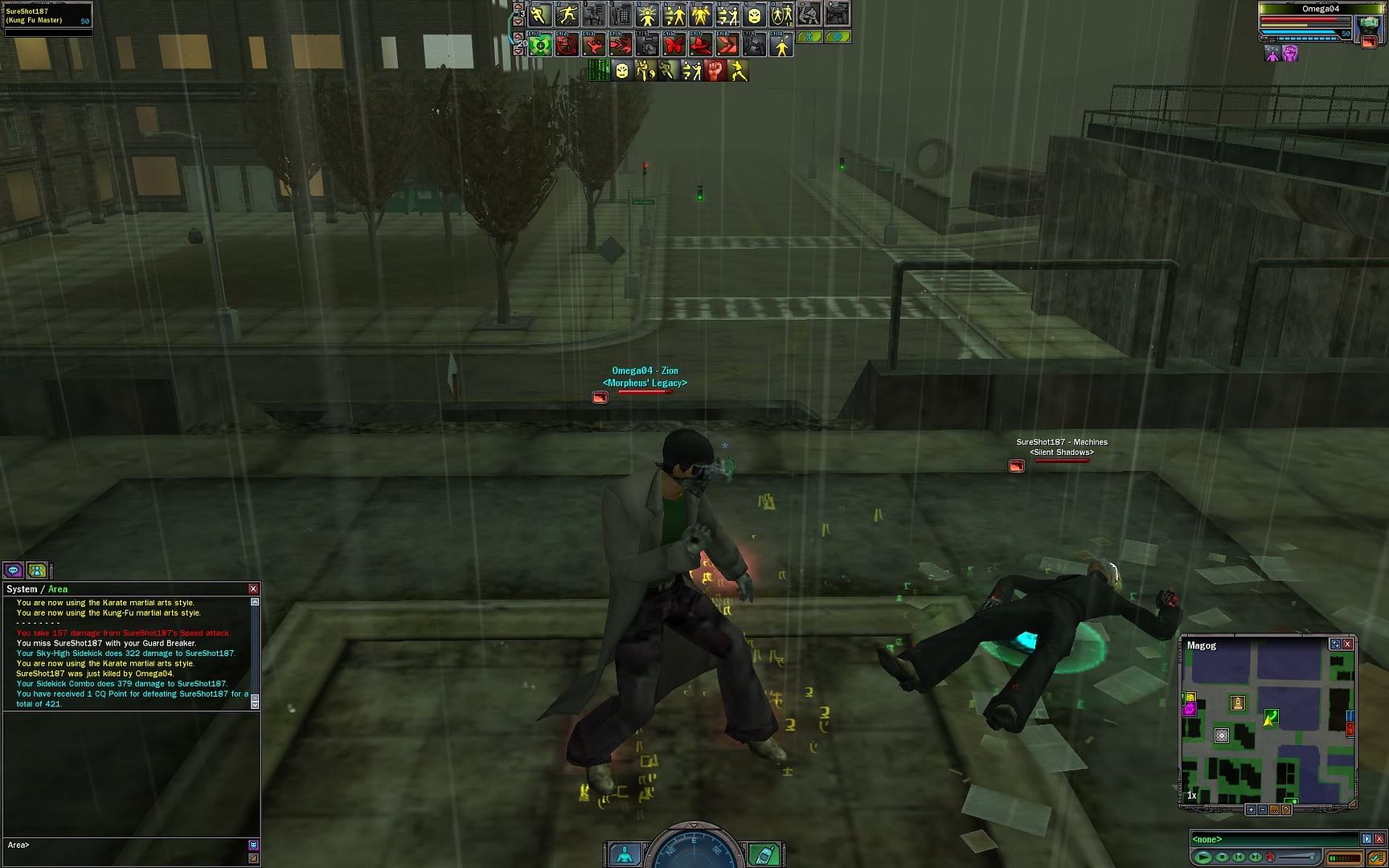Close the System / Area chat window
1389x868 pixels.
pos(253,589)
